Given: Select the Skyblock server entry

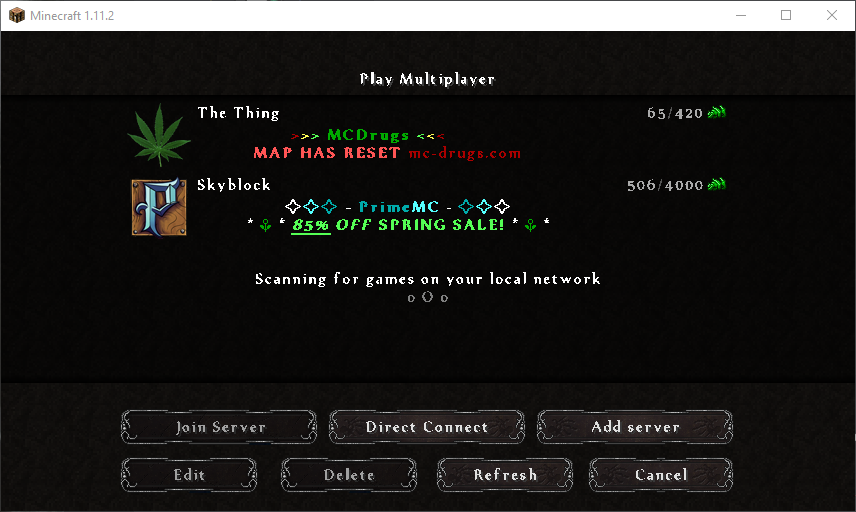Looking at the screenshot, I should coord(420,206).
